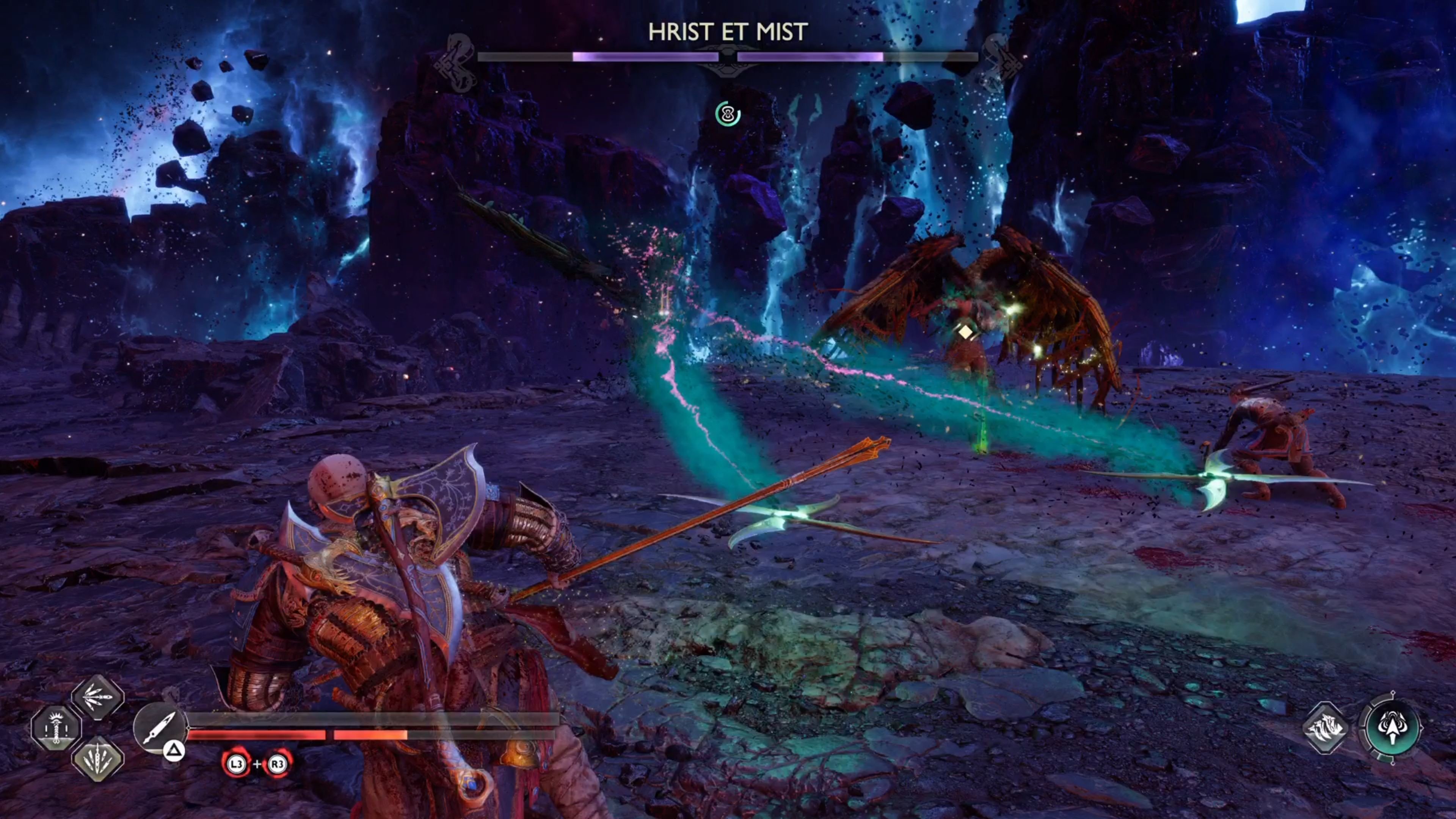Activate the Spartan Rage arrow icon

coord(1392,728)
